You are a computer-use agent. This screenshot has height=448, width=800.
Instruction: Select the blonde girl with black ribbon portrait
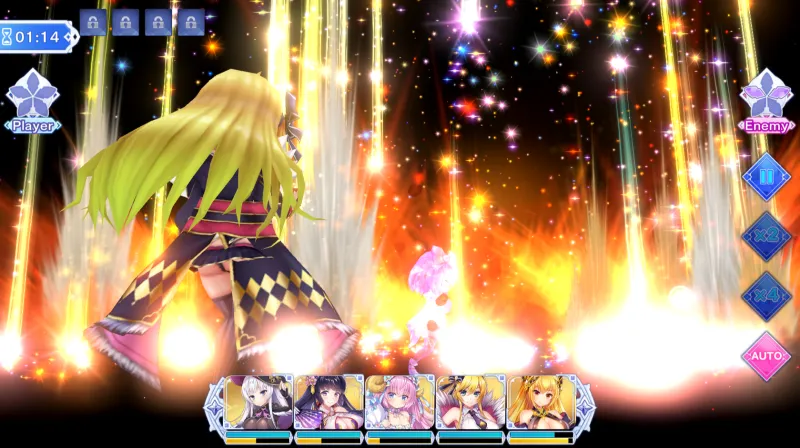pos(470,402)
